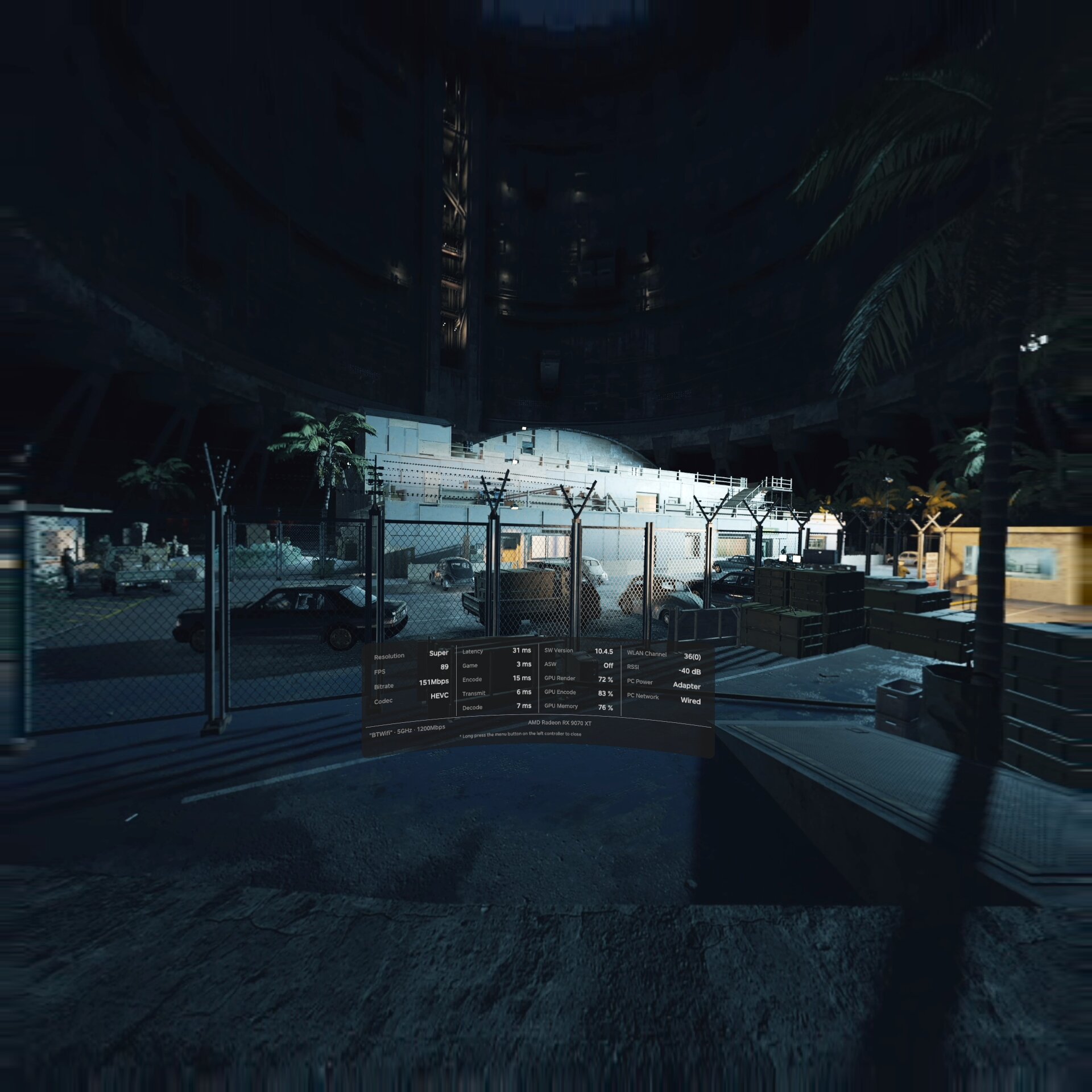Select the Latency readout of 31 ms
Screen dimensions: 1092x1092
[521, 651]
